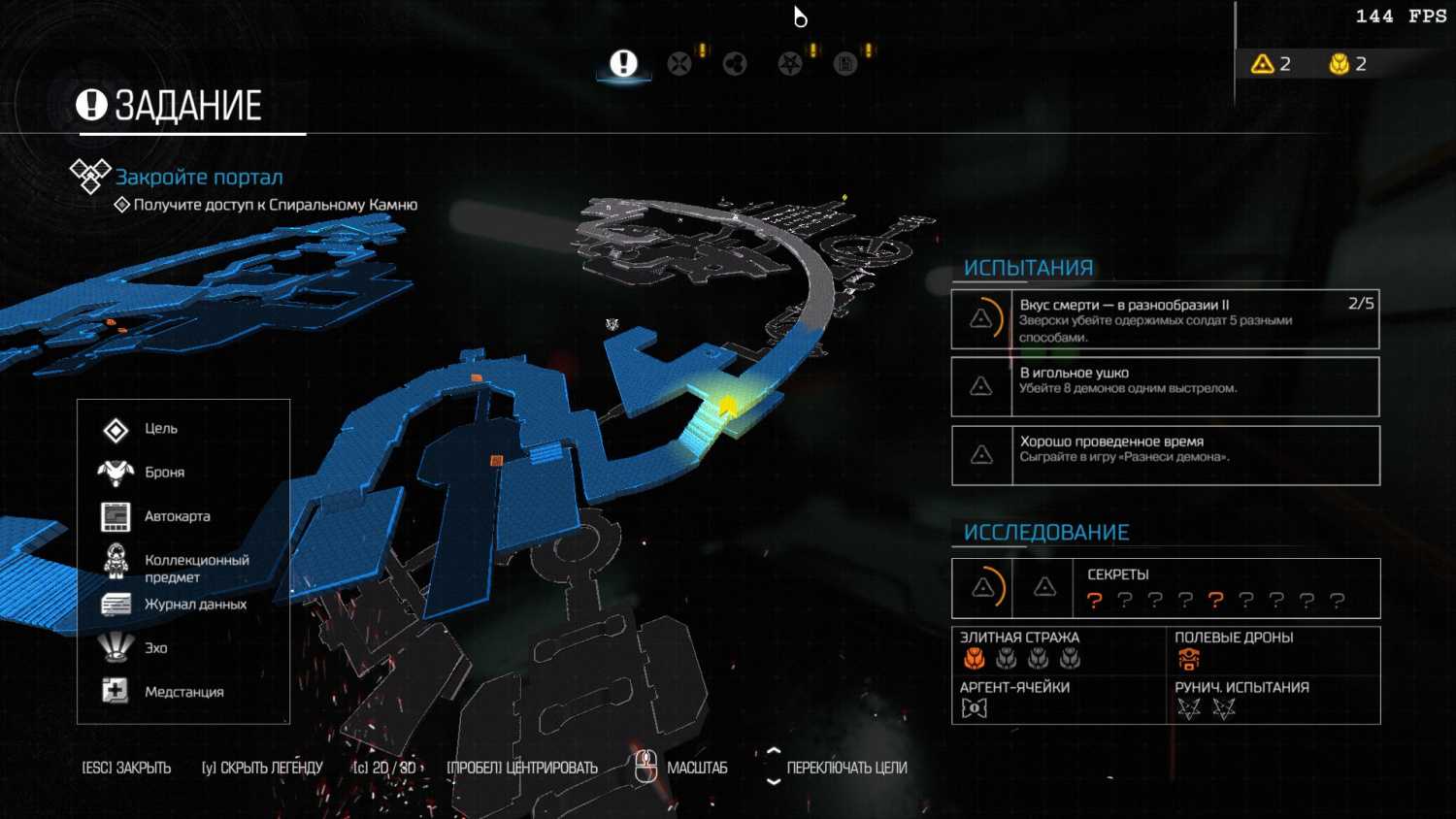This screenshot has height=819, width=1456.
Task: Select the "Автокарта" legend entry
Action: (177, 516)
